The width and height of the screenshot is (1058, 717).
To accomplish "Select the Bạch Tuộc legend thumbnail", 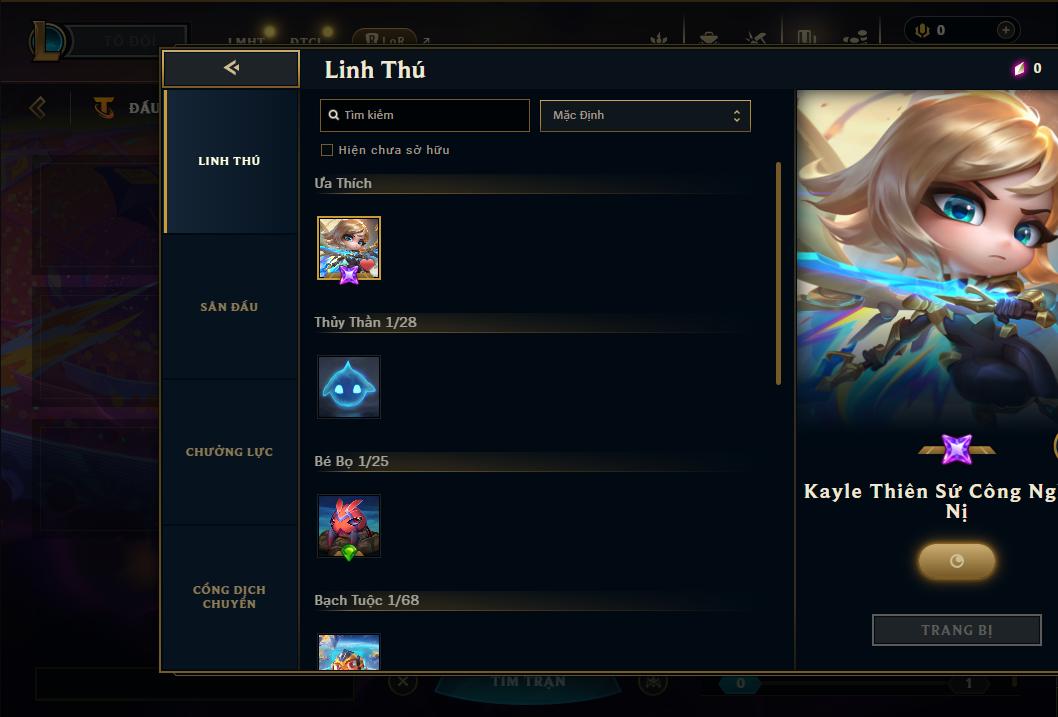I will point(349,652).
